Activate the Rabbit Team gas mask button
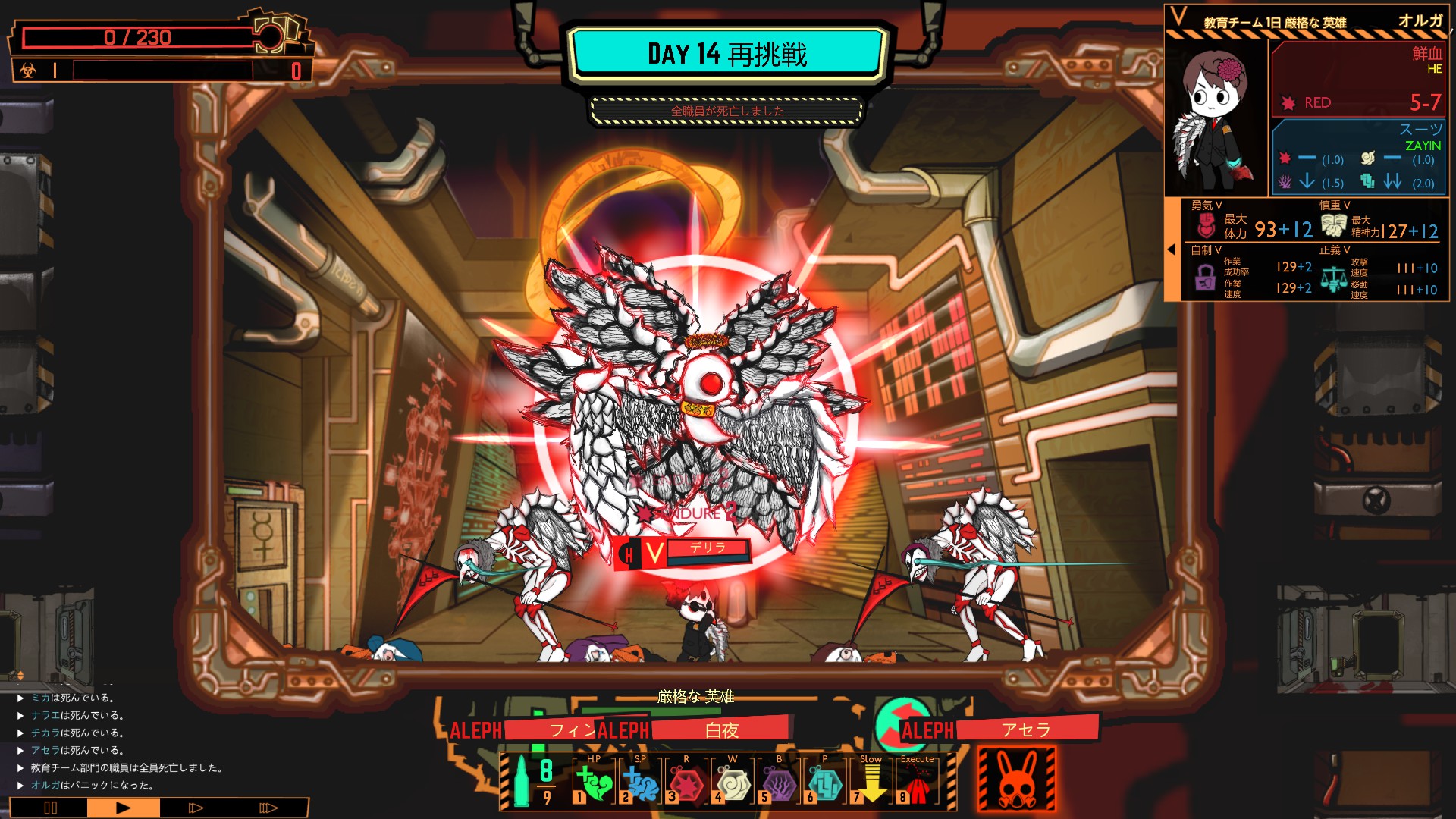This screenshot has height=819, width=1456. pyautogui.click(x=1016, y=779)
